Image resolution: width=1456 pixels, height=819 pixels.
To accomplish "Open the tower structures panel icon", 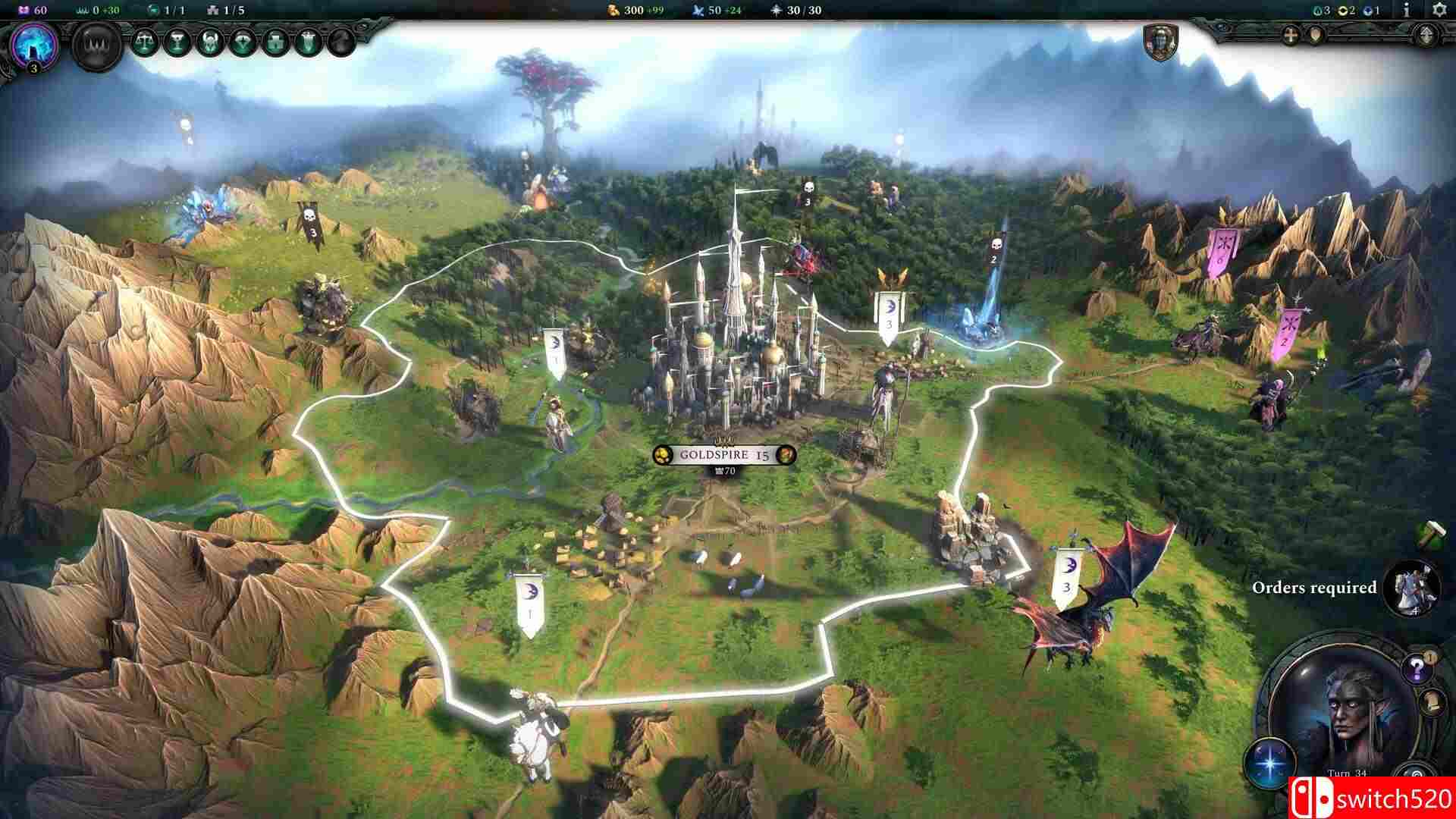I will coord(275,42).
